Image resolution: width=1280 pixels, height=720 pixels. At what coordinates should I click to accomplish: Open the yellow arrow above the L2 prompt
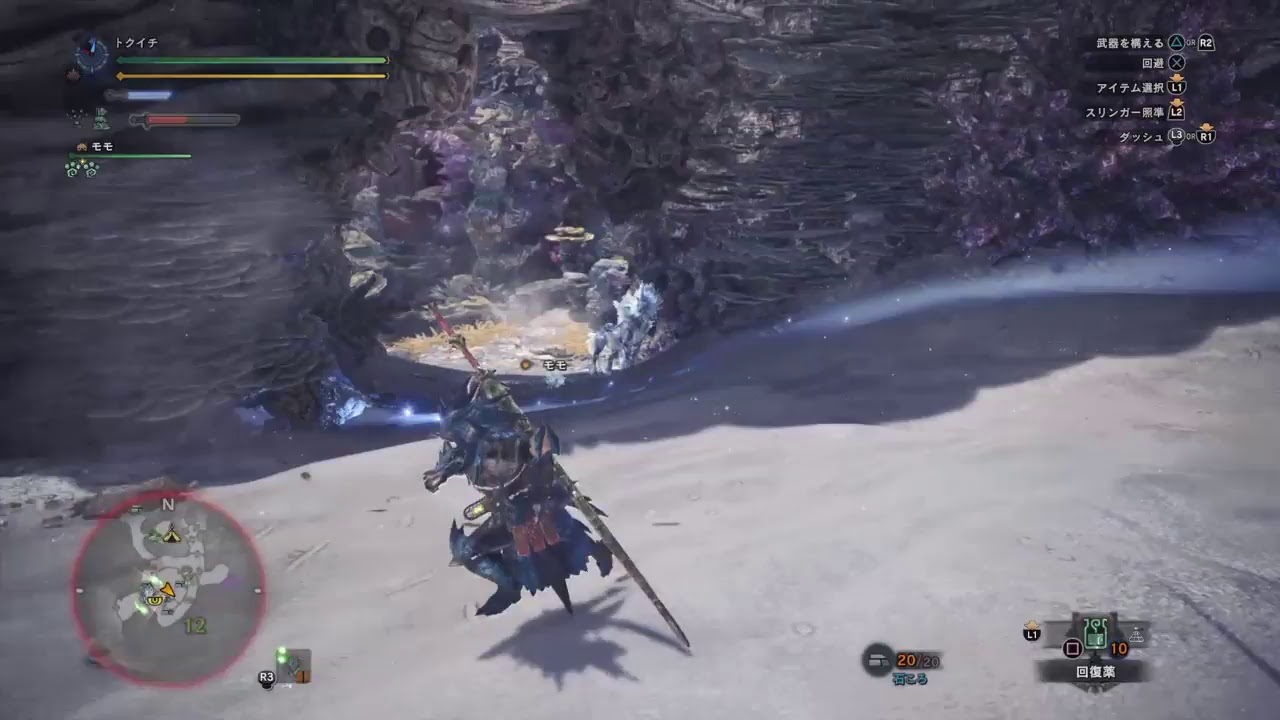(x=1177, y=102)
